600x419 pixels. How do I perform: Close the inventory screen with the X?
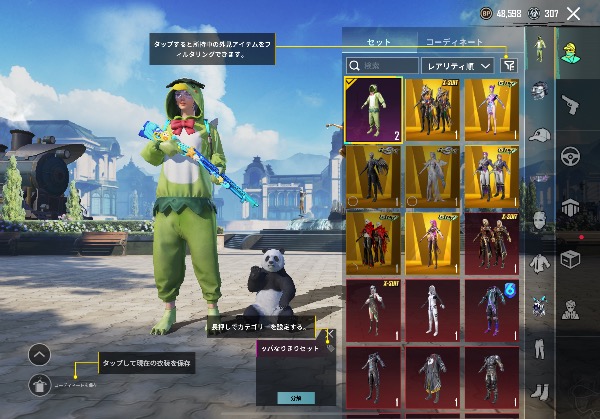(573, 13)
